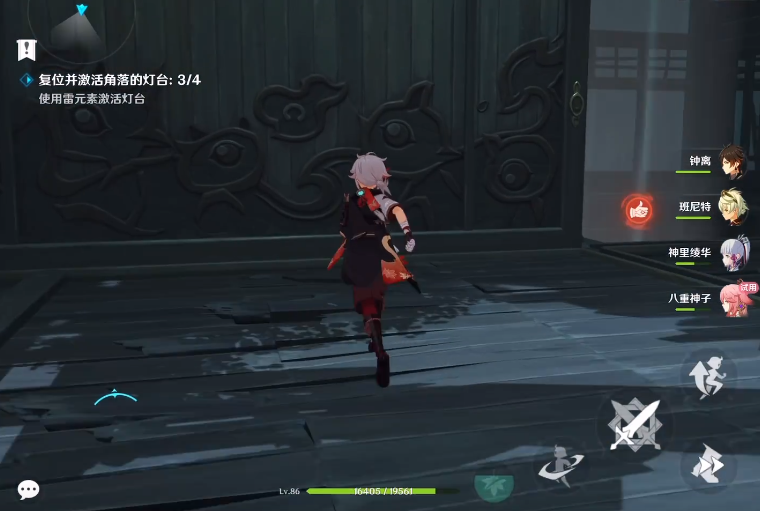Screen dimensions: 760x511
Task: Switch to party member 神里绫华
Action: (733, 253)
